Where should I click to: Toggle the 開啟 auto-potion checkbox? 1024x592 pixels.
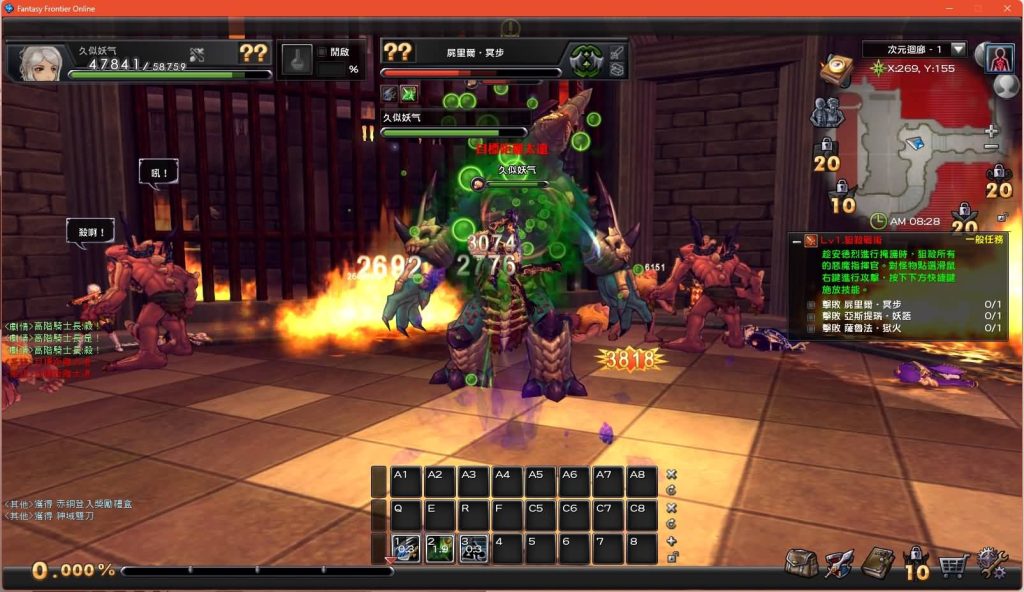click(322, 51)
